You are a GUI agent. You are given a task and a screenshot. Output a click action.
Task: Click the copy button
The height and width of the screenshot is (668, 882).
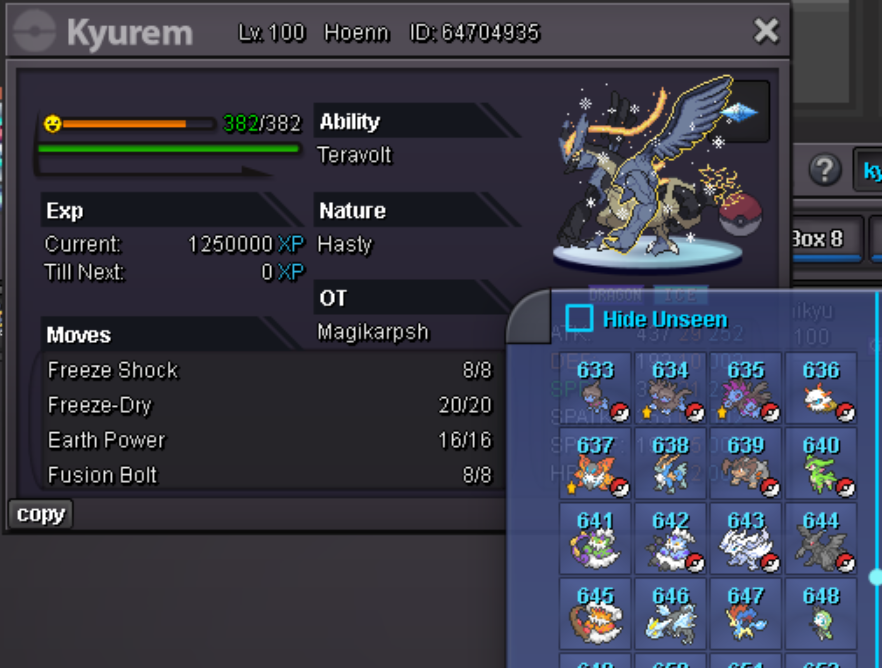click(41, 514)
